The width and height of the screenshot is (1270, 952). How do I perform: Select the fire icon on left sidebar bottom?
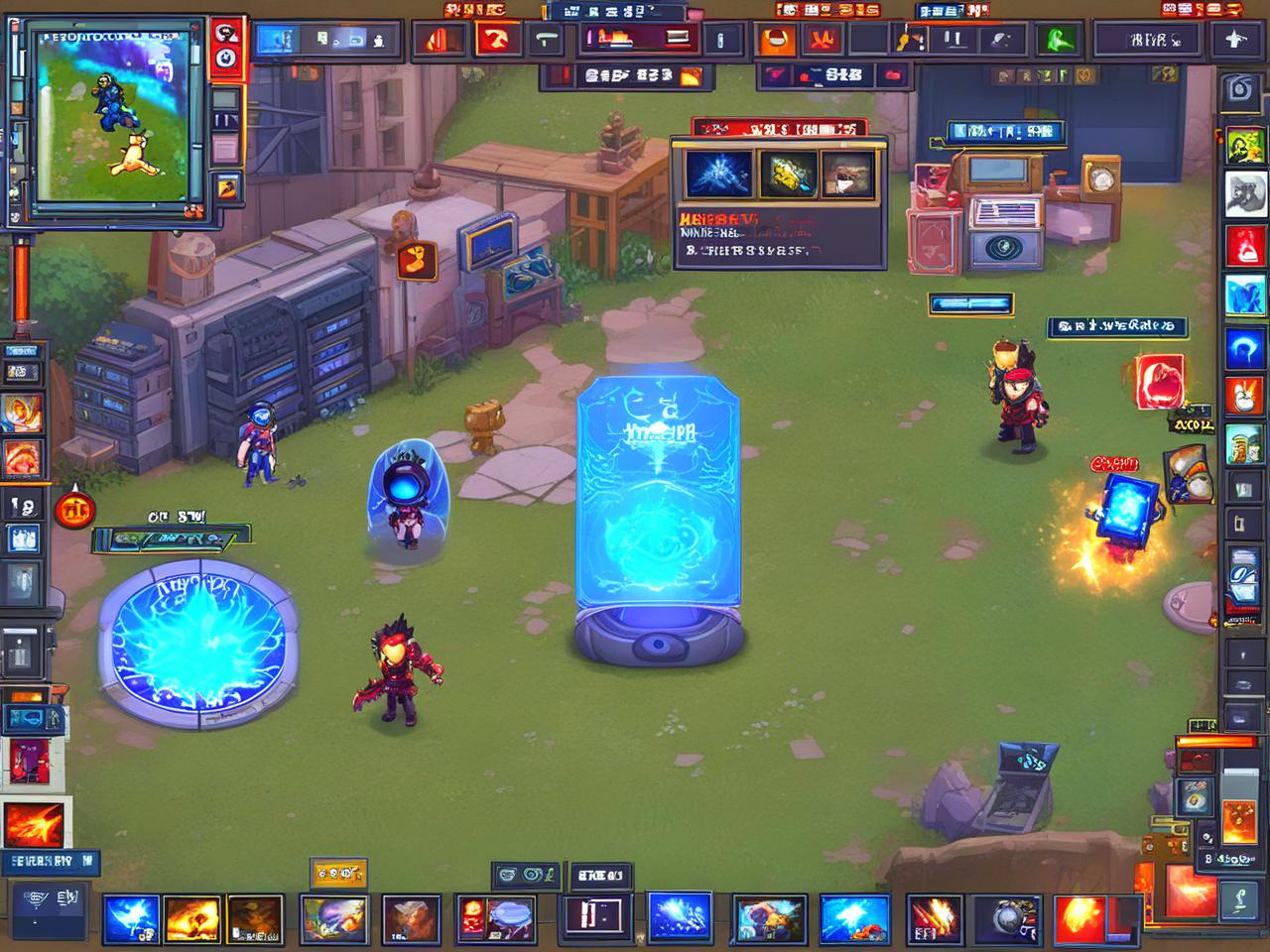coord(34,825)
